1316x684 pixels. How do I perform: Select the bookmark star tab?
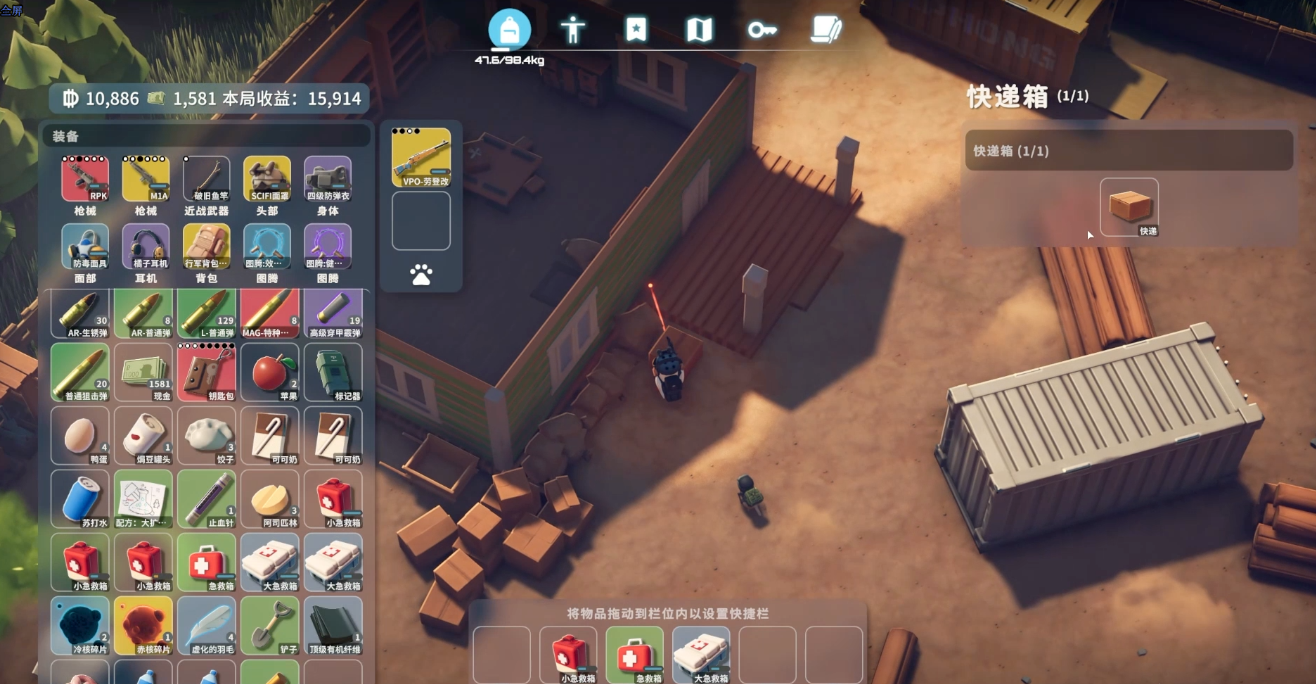636,30
